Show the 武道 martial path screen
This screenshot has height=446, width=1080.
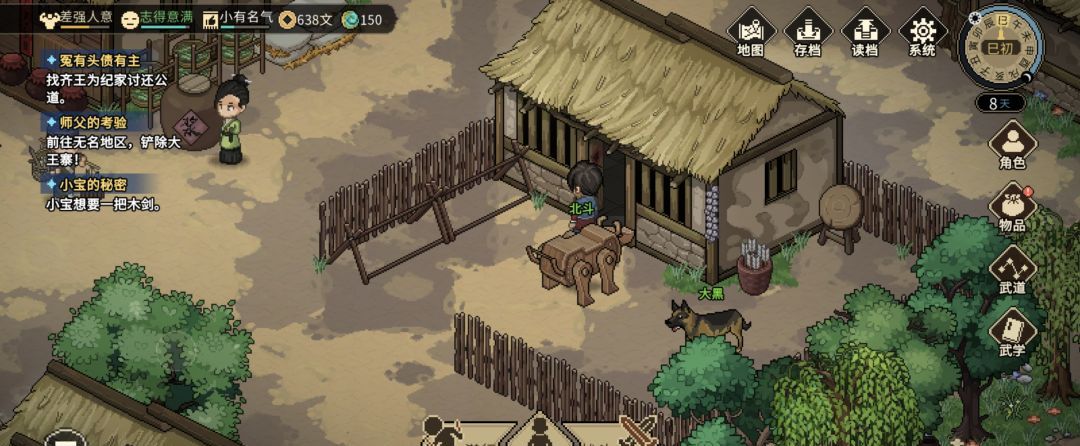point(1012,270)
